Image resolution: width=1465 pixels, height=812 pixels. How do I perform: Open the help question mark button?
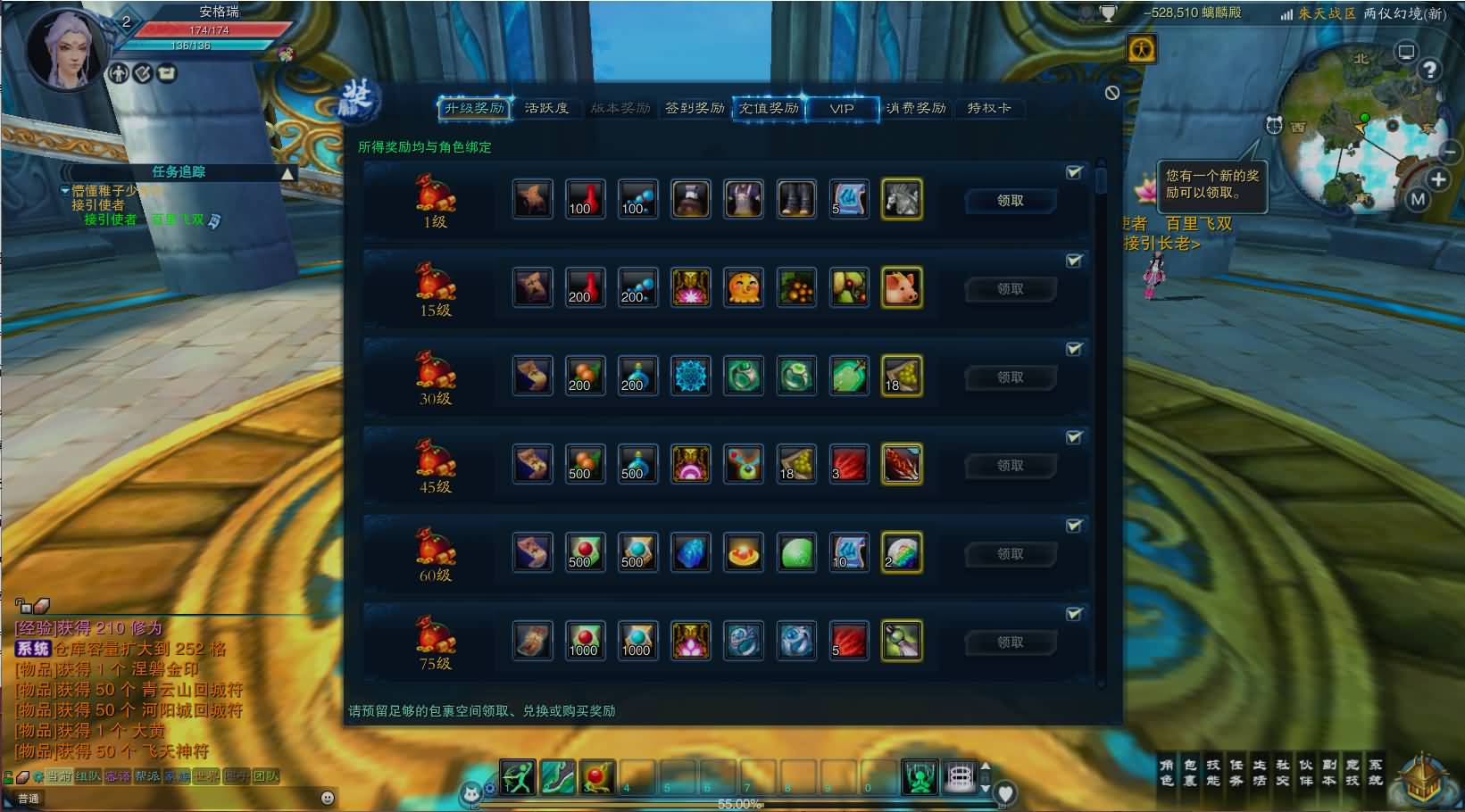(1429, 70)
